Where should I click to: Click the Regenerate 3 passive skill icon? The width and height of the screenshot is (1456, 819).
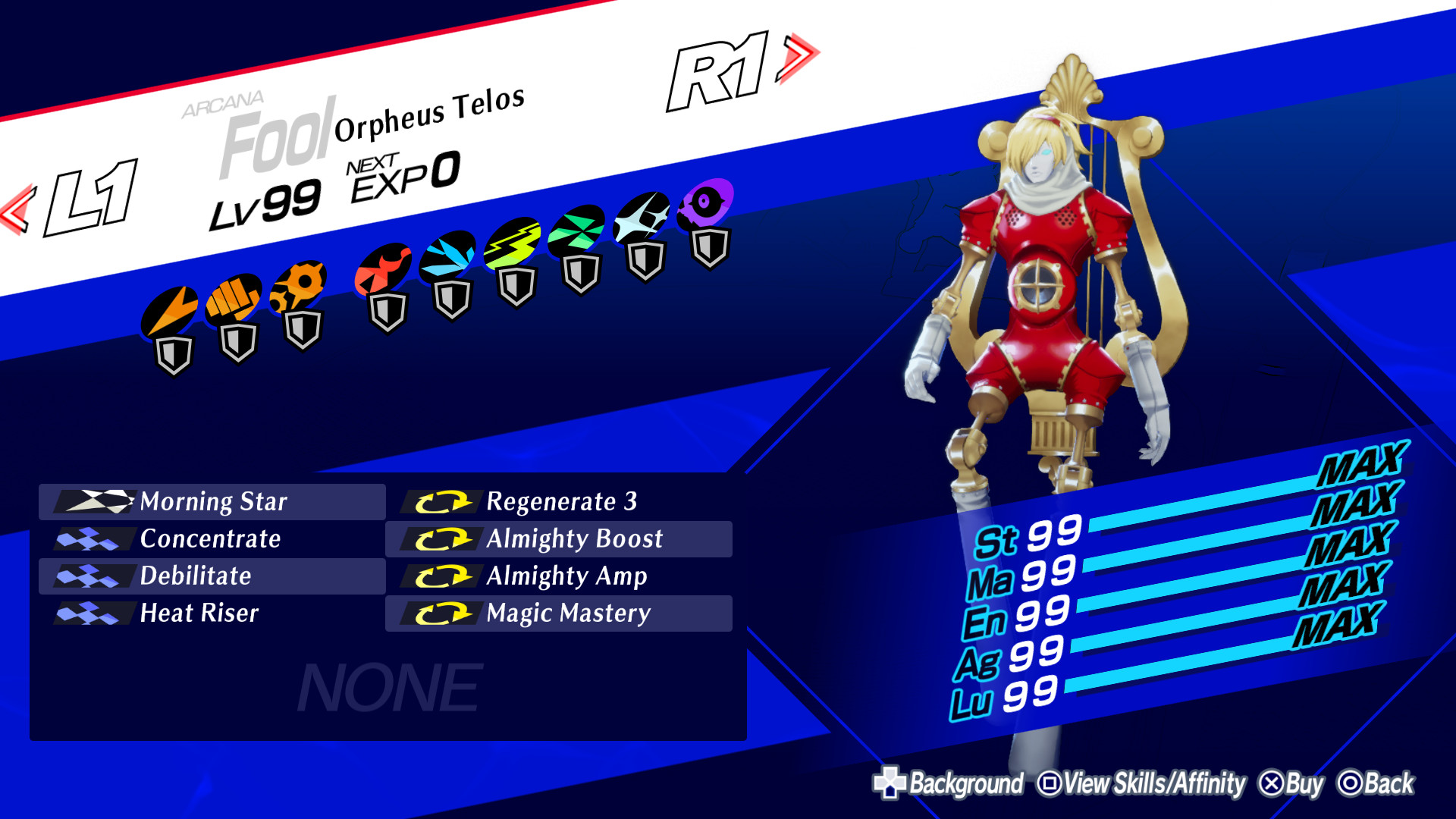[444, 502]
